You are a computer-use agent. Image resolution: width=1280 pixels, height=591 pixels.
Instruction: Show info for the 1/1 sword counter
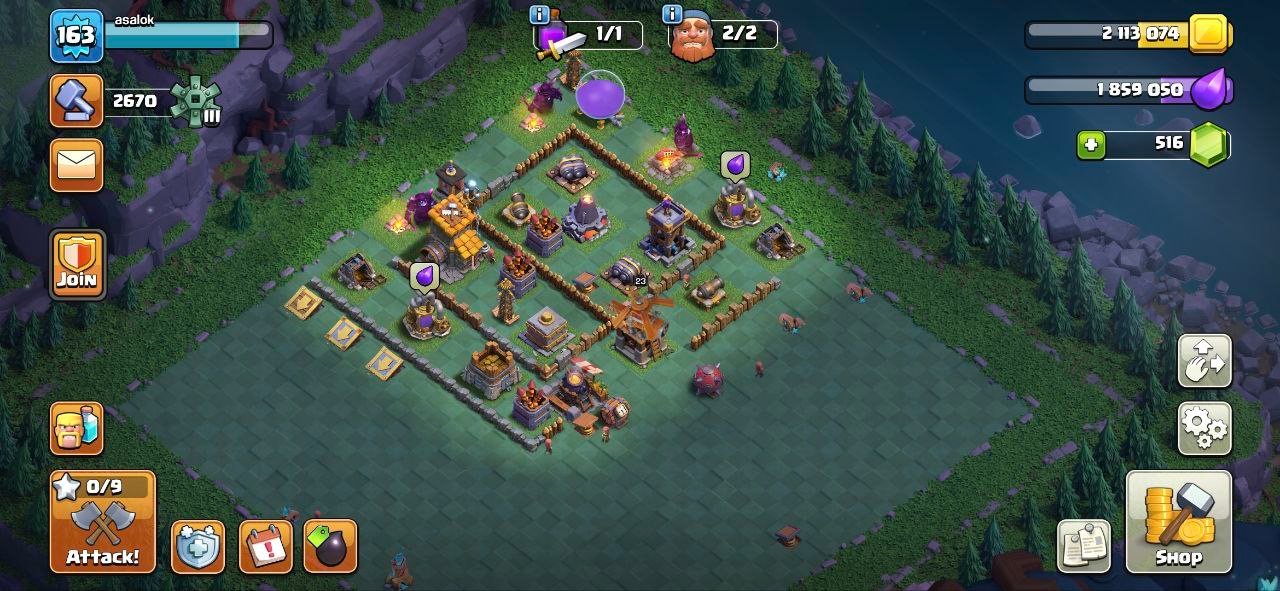[541, 15]
